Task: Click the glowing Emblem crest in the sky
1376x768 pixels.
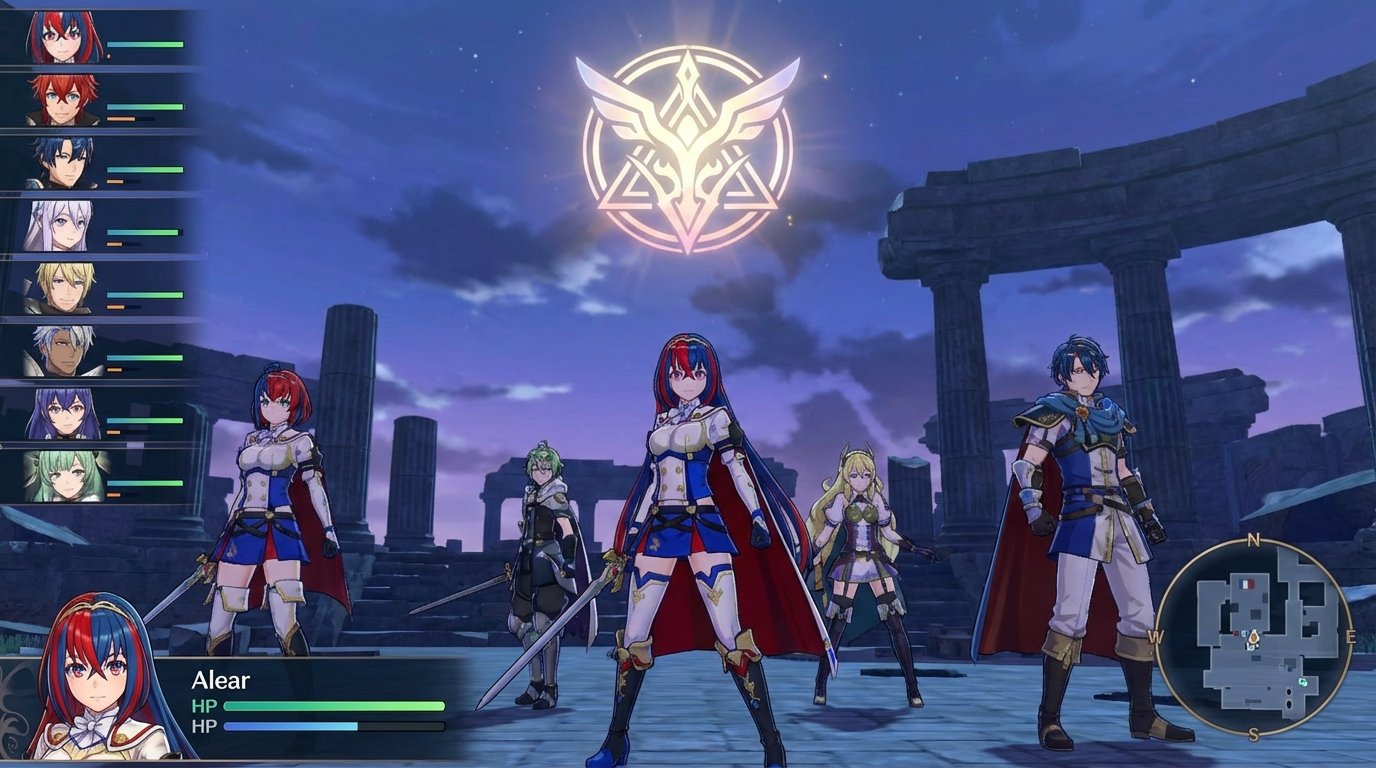Action: [x=688, y=138]
